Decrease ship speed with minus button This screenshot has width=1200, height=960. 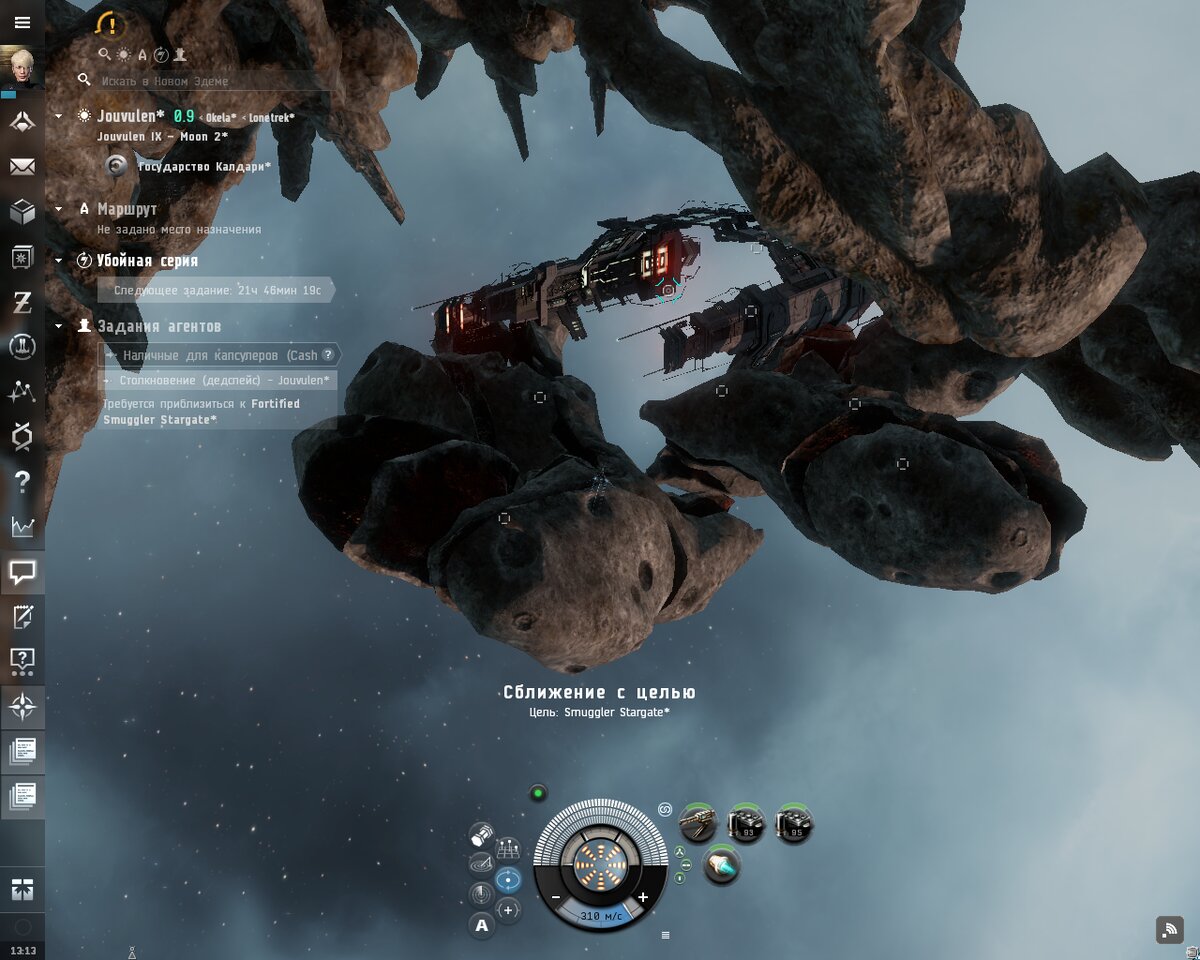[x=556, y=898]
